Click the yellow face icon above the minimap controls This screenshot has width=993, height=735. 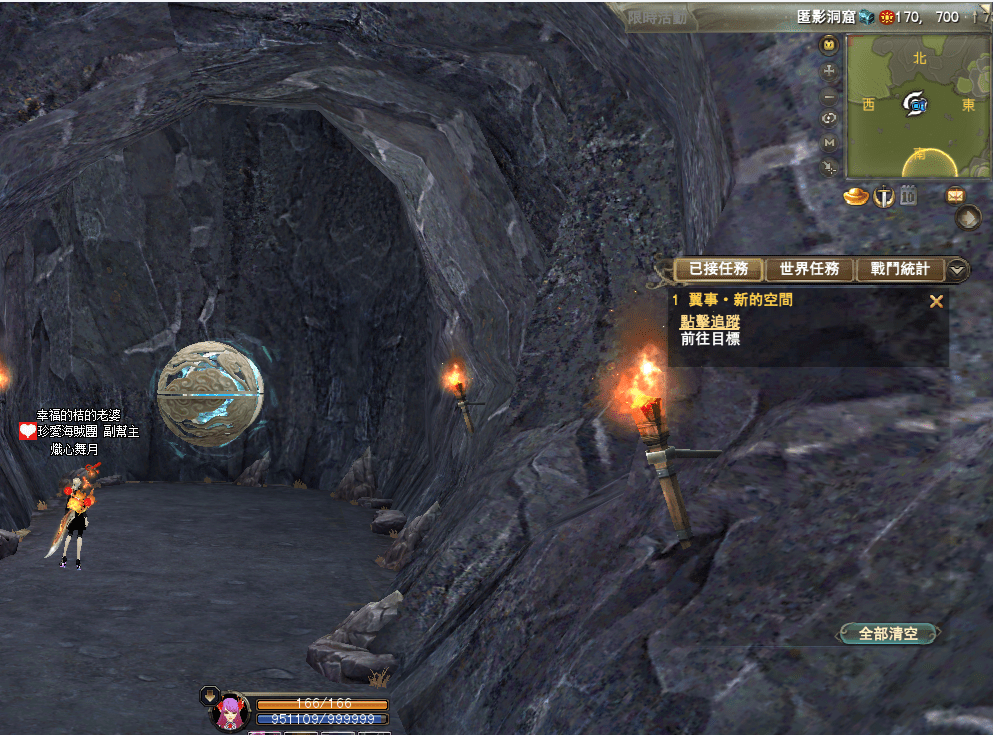coord(829,45)
